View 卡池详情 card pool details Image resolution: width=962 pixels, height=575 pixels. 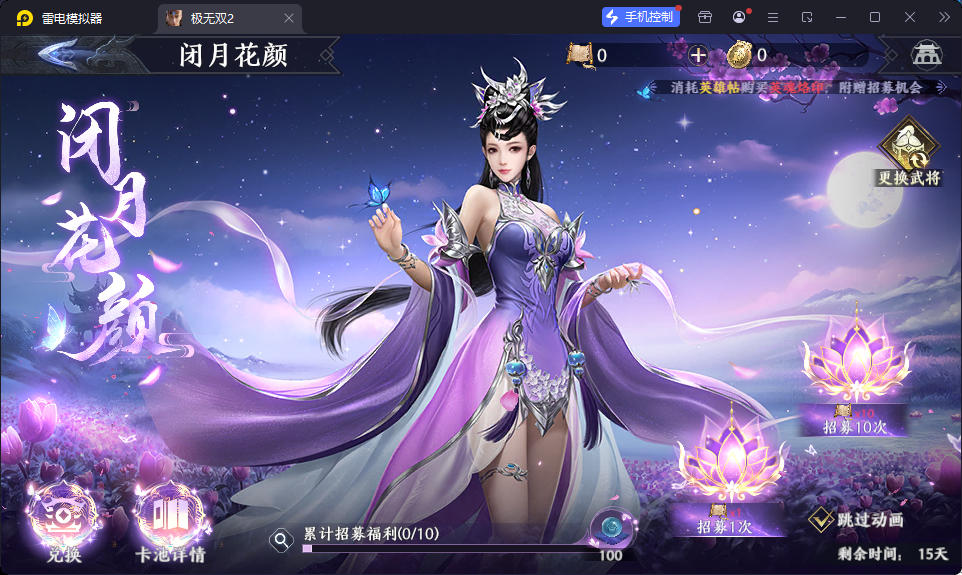170,520
